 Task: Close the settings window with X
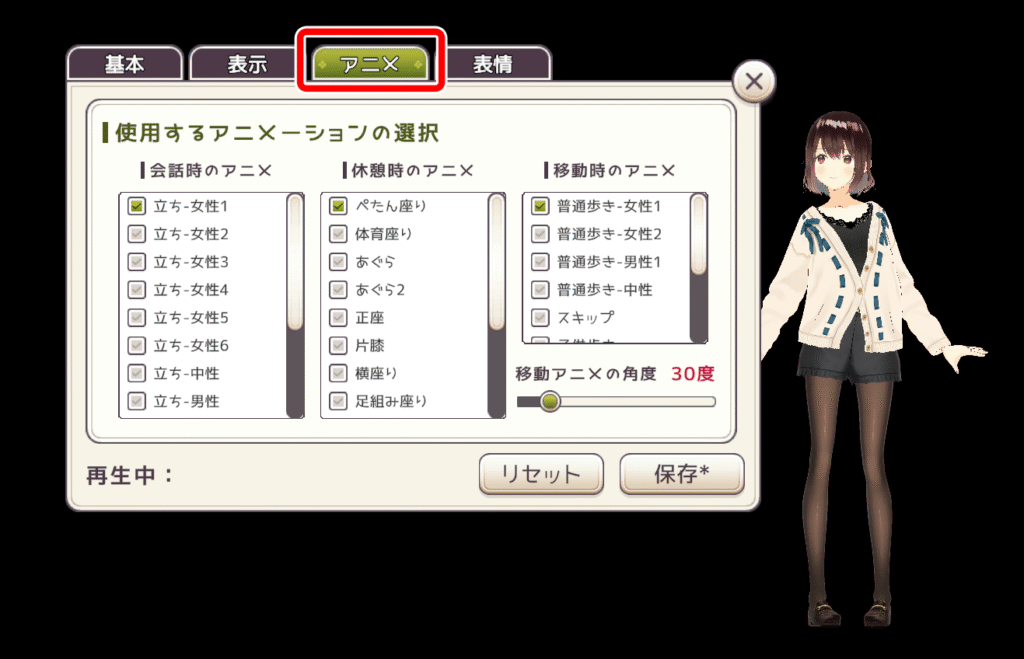click(x=754, y=82)
